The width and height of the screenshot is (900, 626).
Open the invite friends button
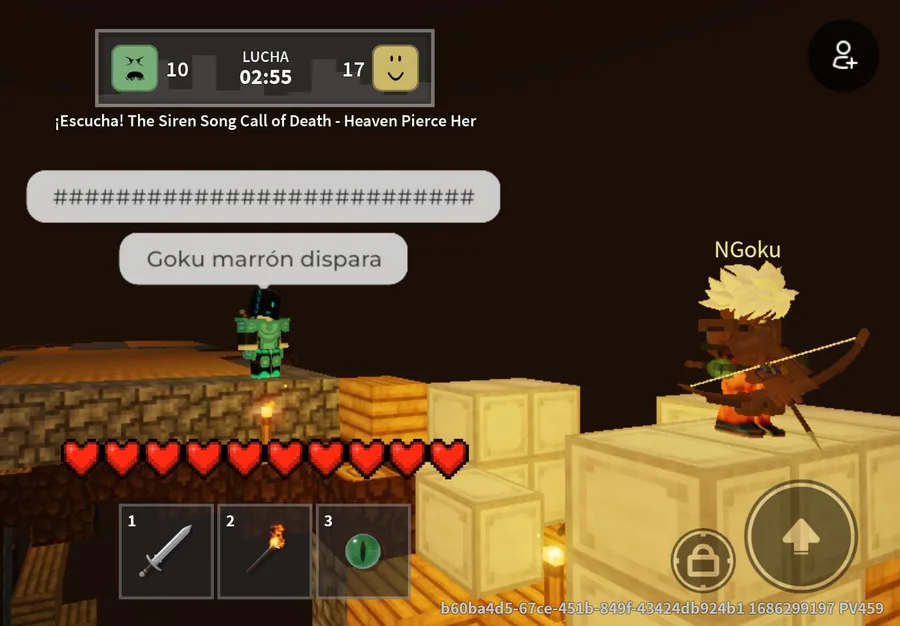tap(843, 56)
